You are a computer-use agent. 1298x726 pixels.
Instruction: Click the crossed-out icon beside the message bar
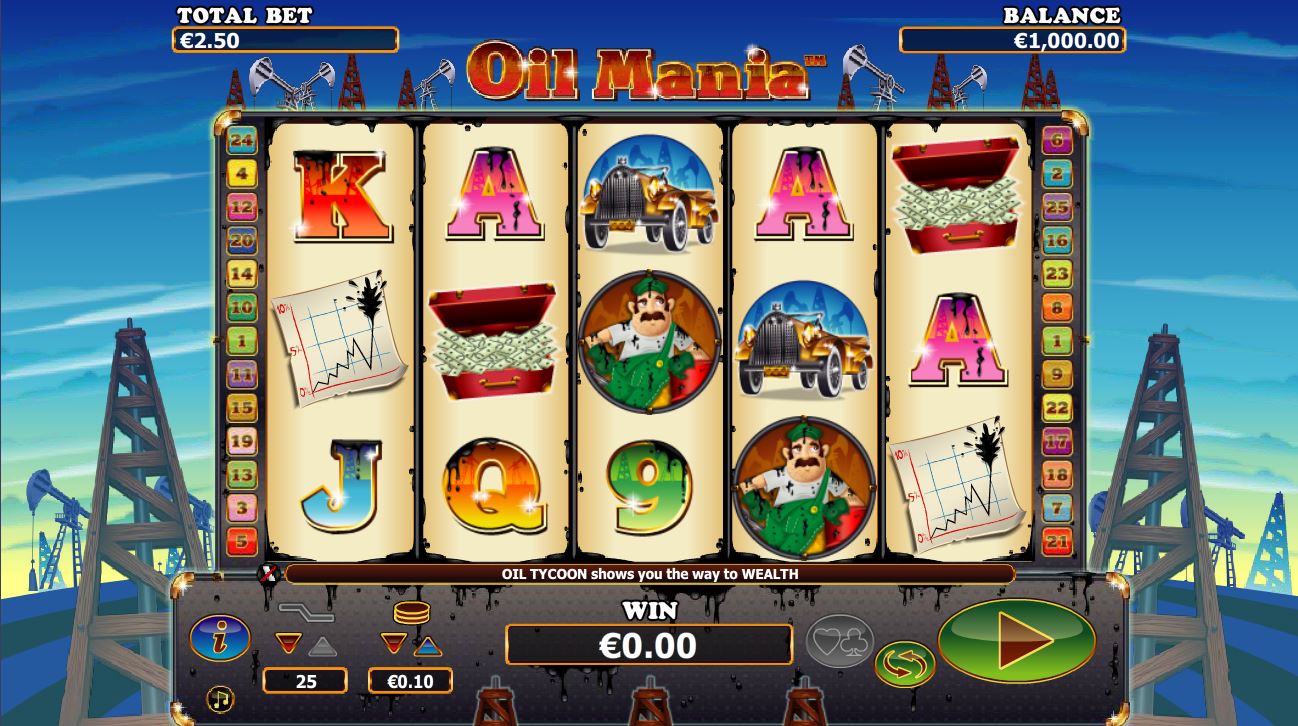pos(269,574)
